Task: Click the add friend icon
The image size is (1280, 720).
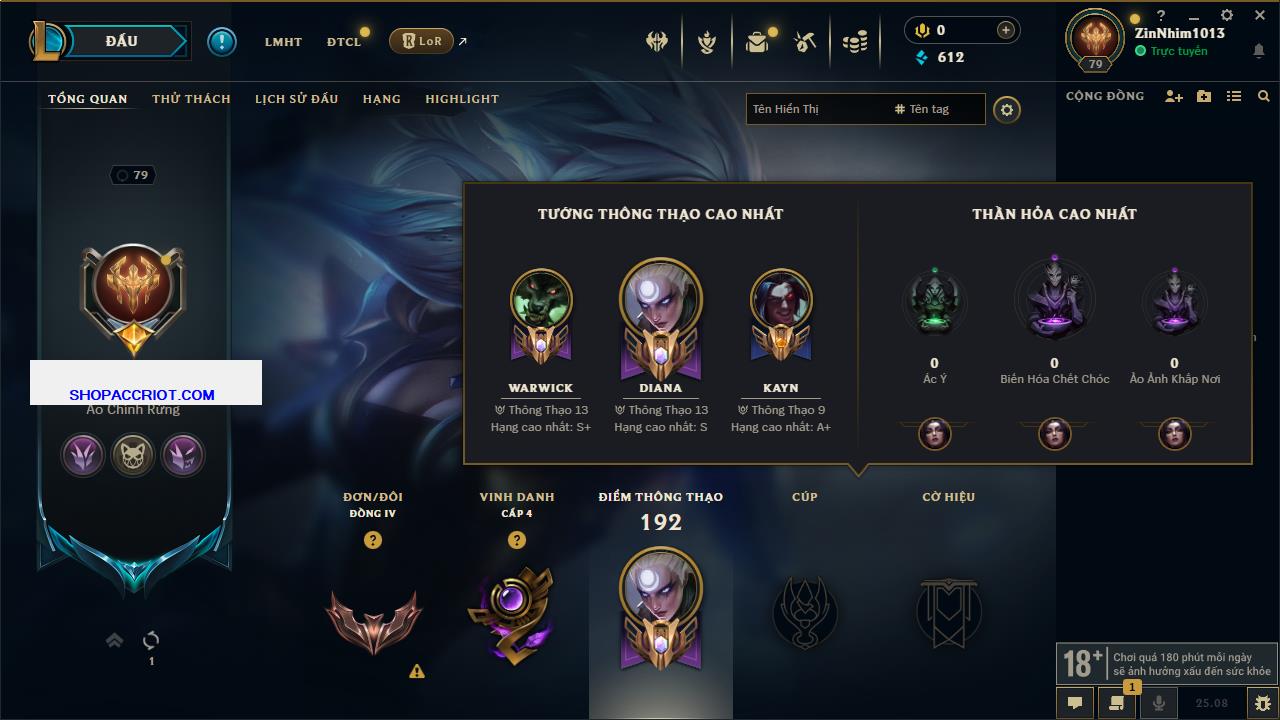Action: coord(1174,96)
